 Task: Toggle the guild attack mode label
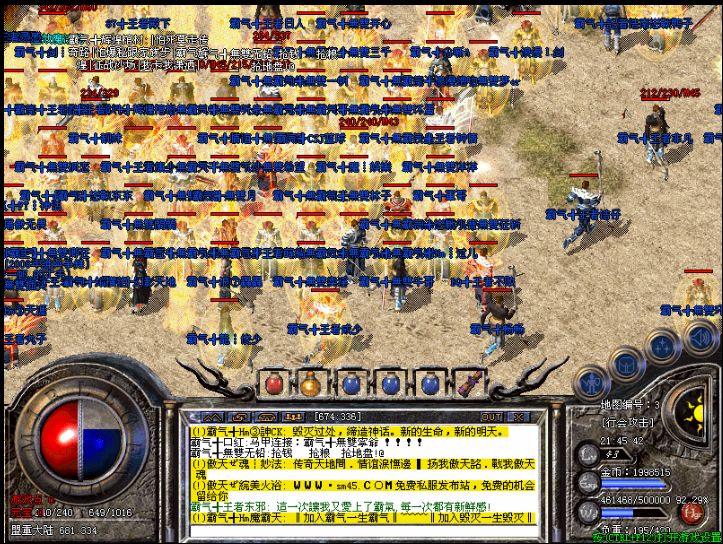630,423
